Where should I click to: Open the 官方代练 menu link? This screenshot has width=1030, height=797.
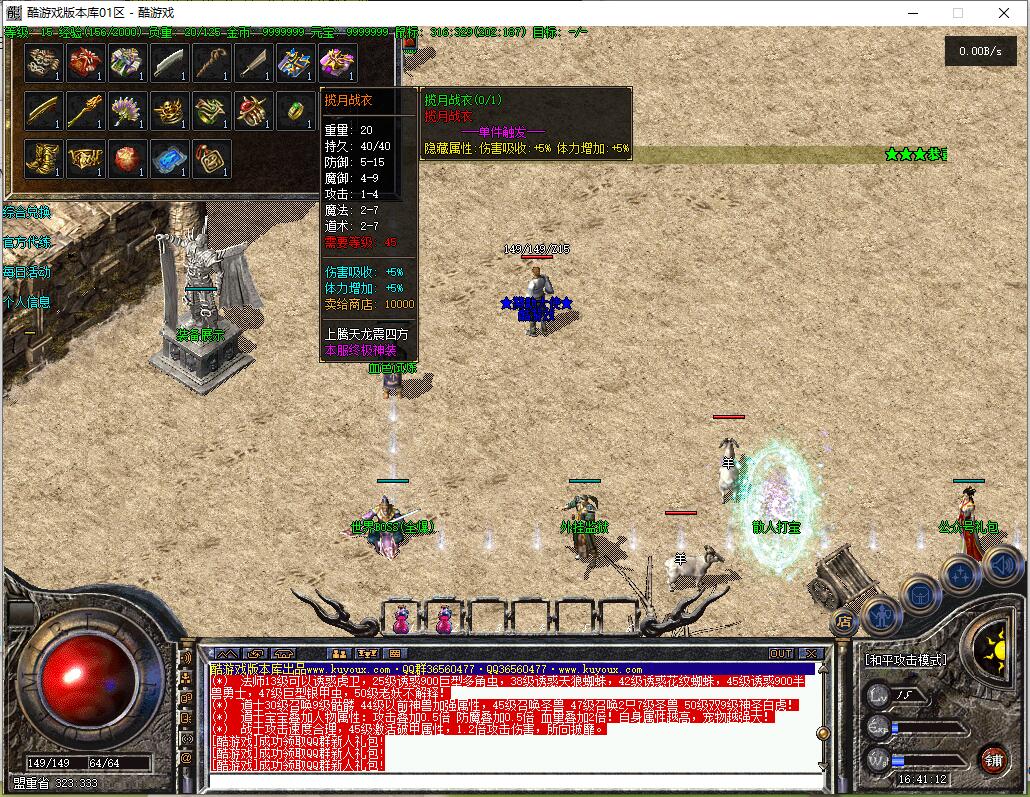27,242
